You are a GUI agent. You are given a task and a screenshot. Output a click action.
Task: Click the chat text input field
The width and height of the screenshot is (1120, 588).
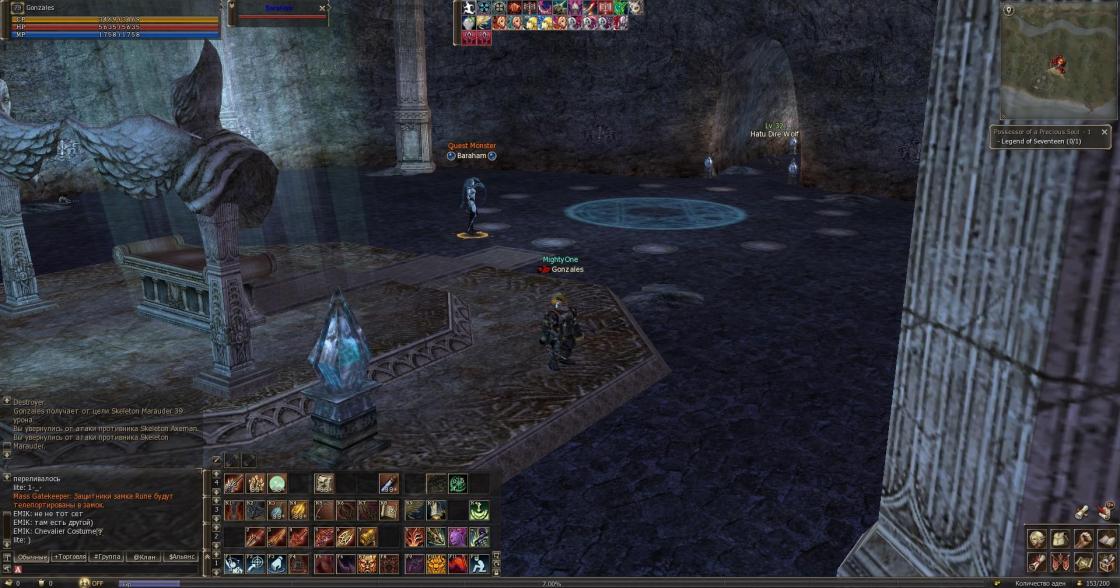point(110,568)
